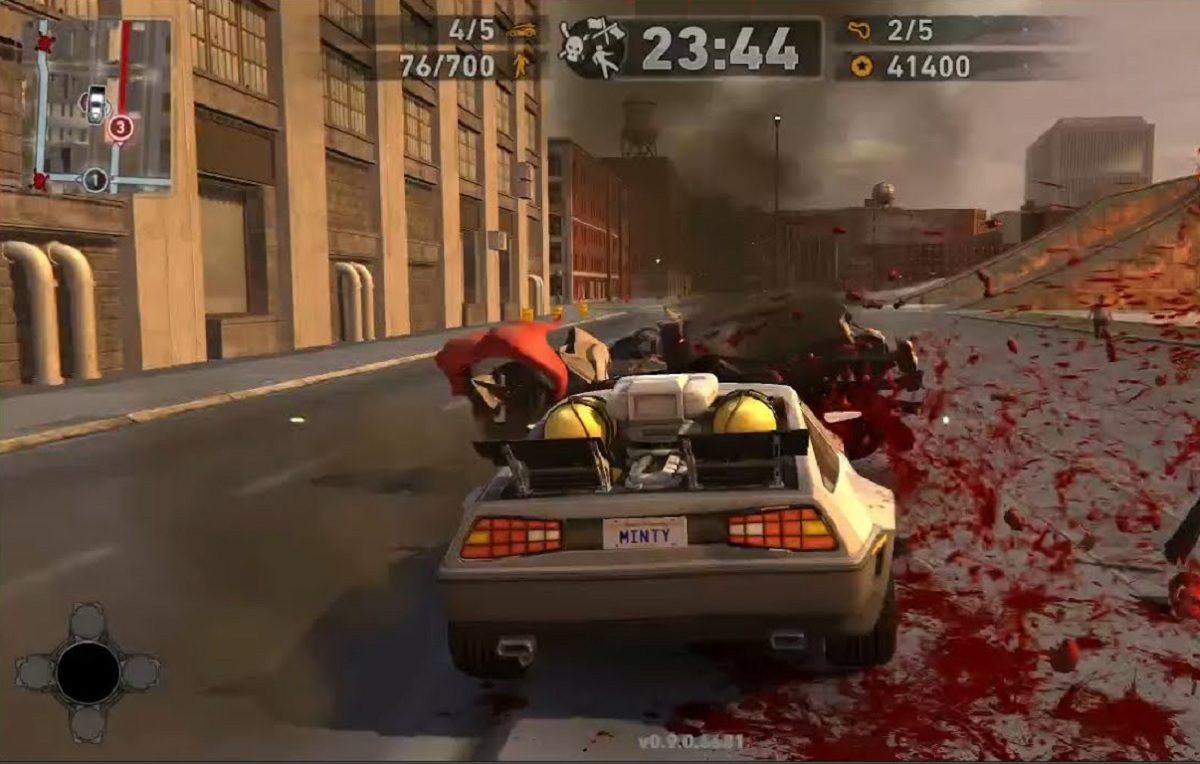Select the black center powerup slot
Screen dimensions: 1200x764
[x=87, y=672]
